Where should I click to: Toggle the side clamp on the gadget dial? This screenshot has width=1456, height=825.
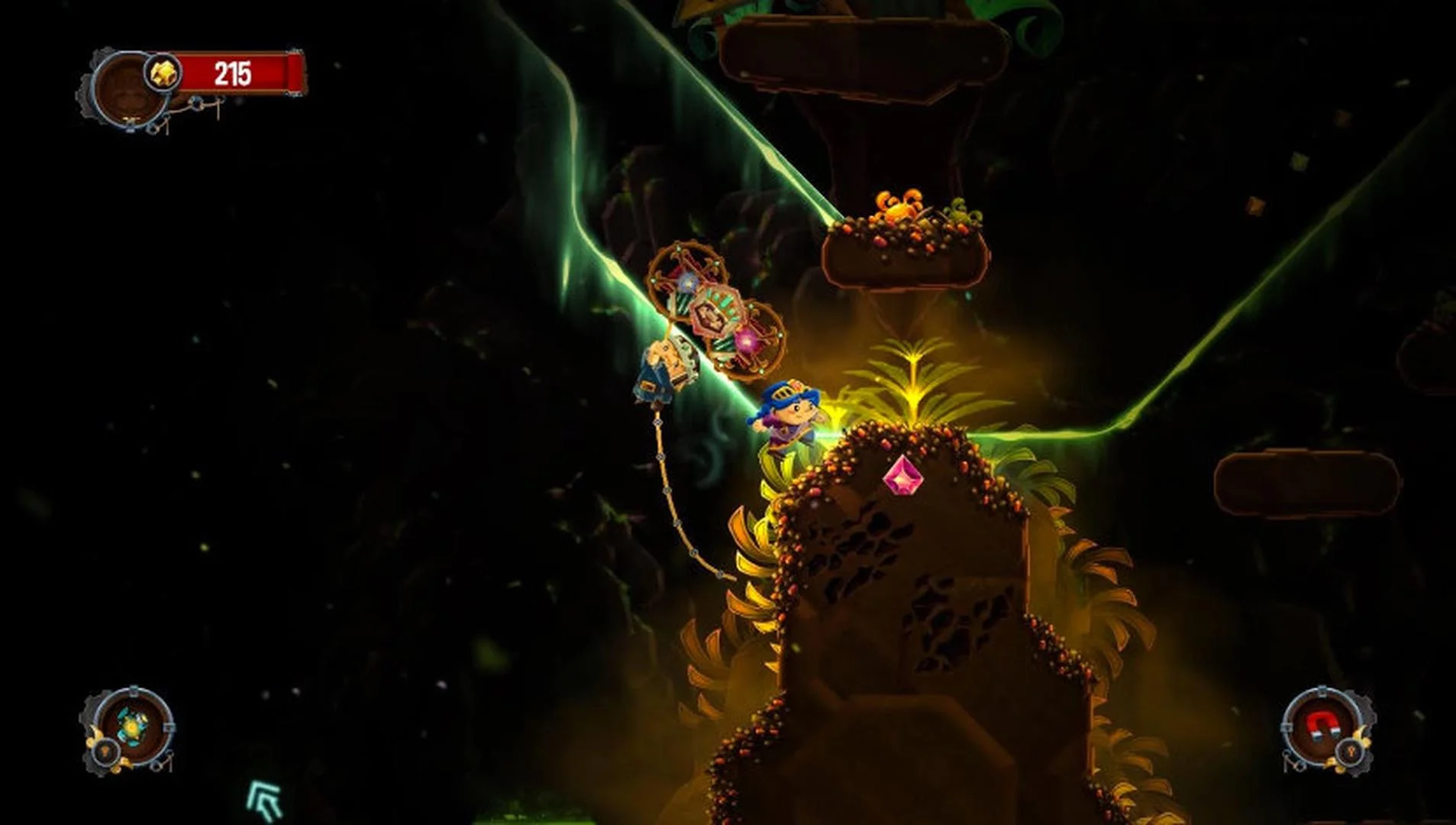(168, 727)
